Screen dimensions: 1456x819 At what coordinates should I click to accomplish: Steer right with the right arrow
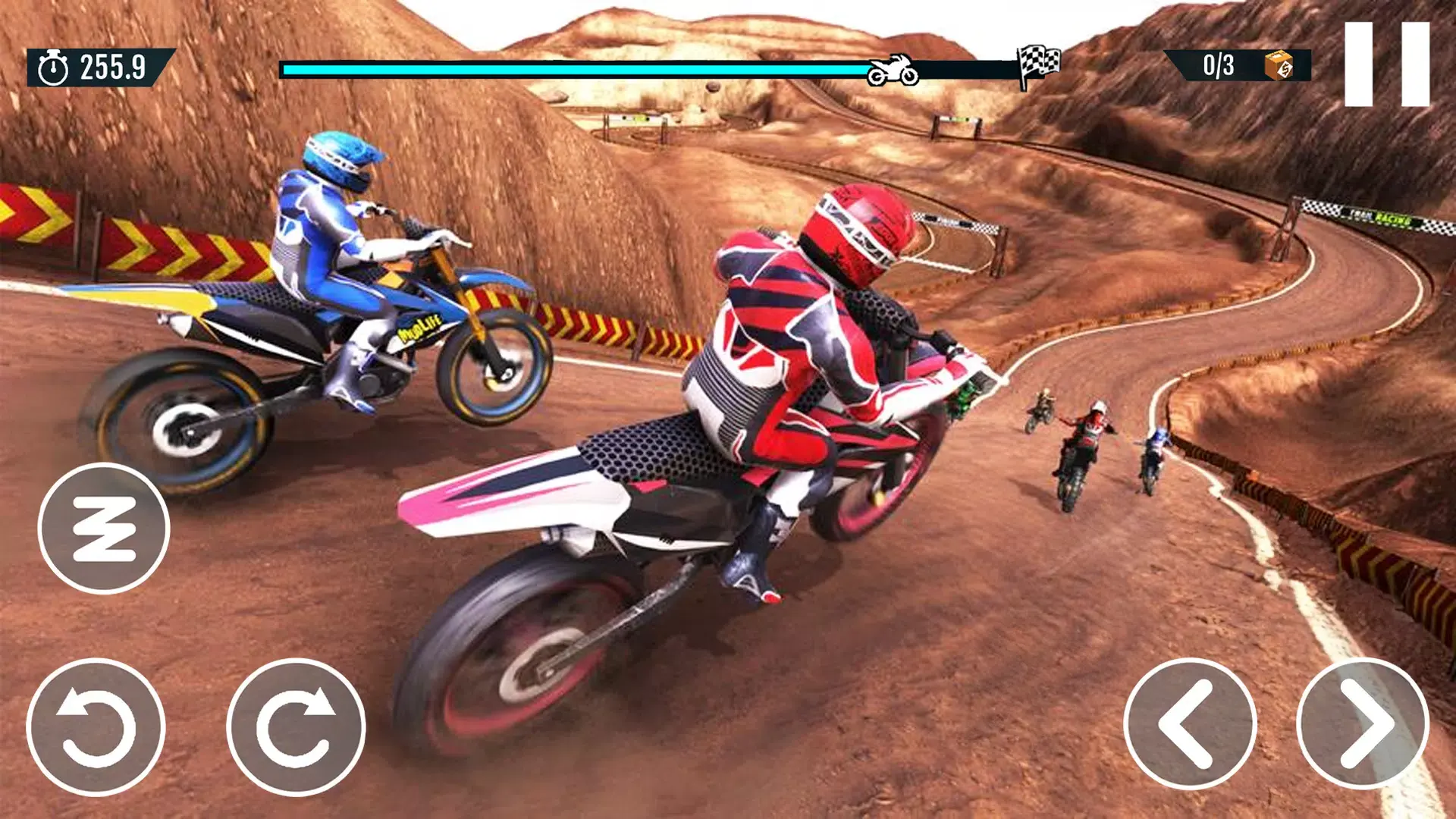1363,723
